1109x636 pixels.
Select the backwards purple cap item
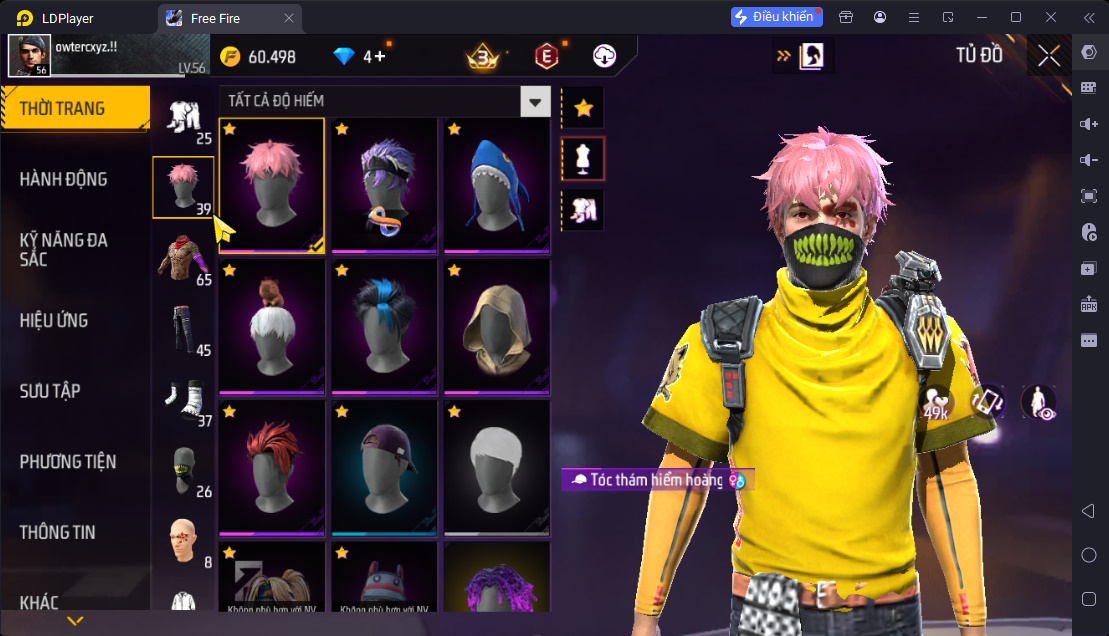point(384,466)
